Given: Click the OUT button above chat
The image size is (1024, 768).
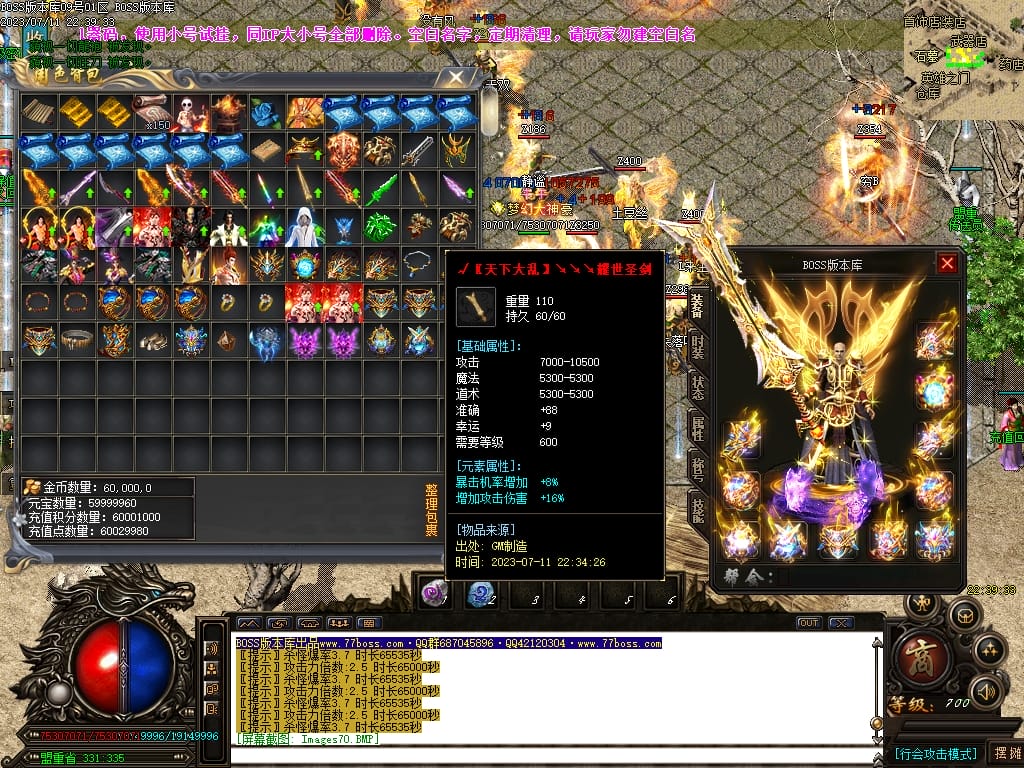Looking at the screenshot, I should coord(808,623).
